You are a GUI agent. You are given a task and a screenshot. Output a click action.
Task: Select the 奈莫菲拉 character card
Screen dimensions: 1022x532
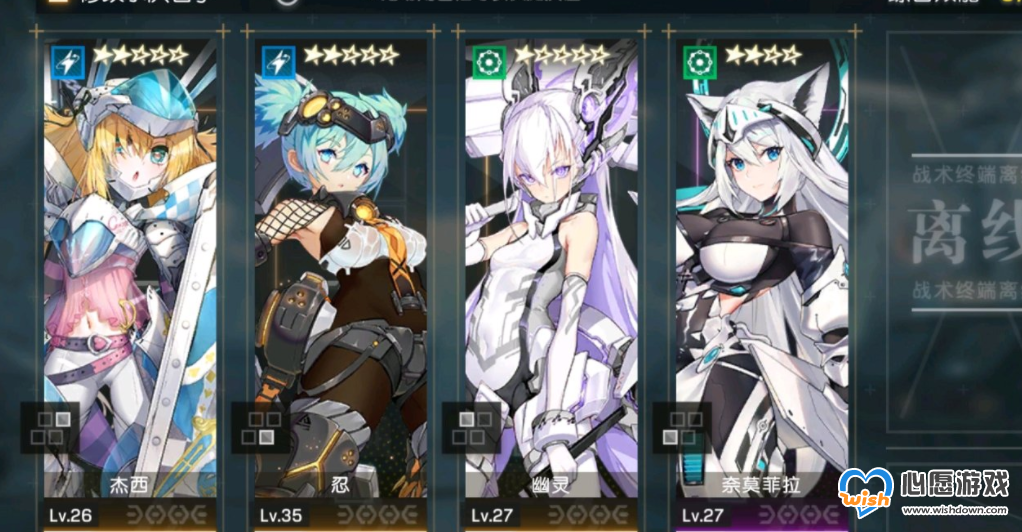coord(762,280)
